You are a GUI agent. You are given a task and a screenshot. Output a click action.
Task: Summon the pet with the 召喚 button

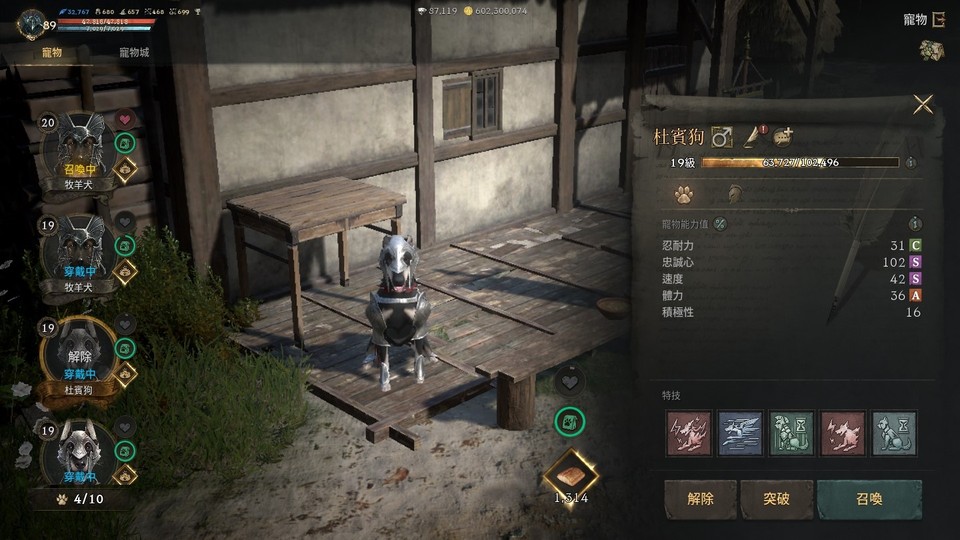(868, 499)
